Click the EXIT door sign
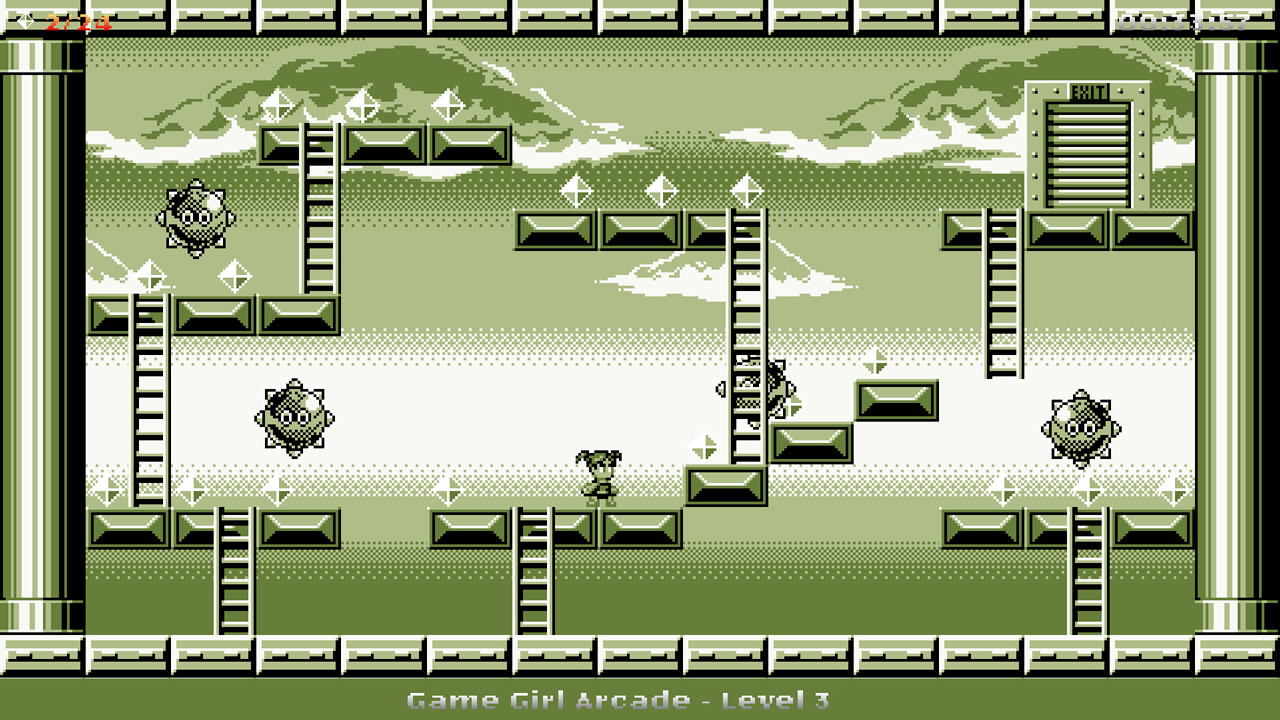Viewport: 1280px width, 720px height. 1087,88
